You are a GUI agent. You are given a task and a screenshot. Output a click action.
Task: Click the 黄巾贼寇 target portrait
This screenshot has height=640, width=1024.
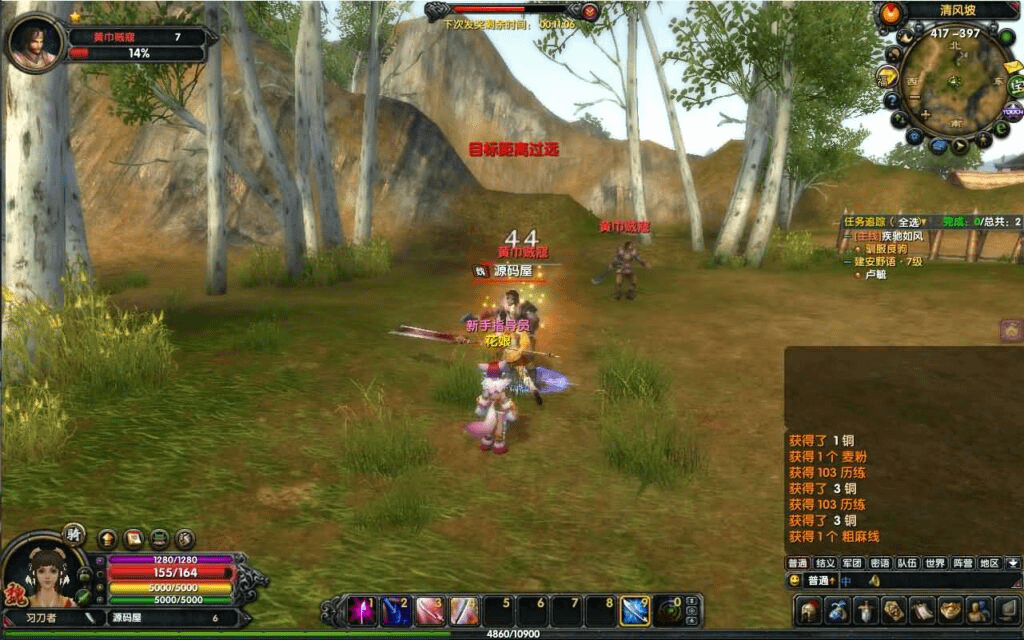[34, 42]
